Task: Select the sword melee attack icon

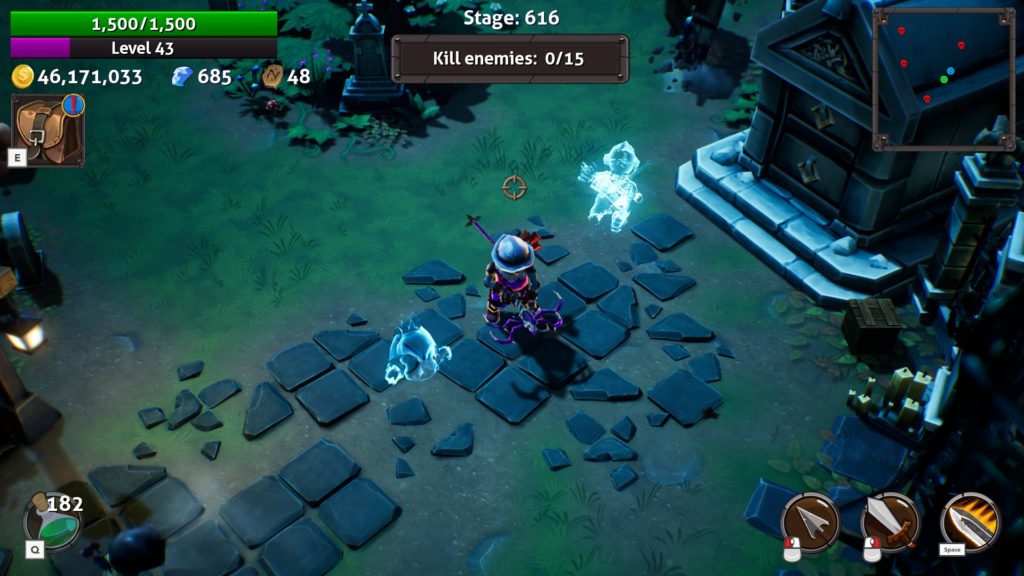Action: click(889, 521)
